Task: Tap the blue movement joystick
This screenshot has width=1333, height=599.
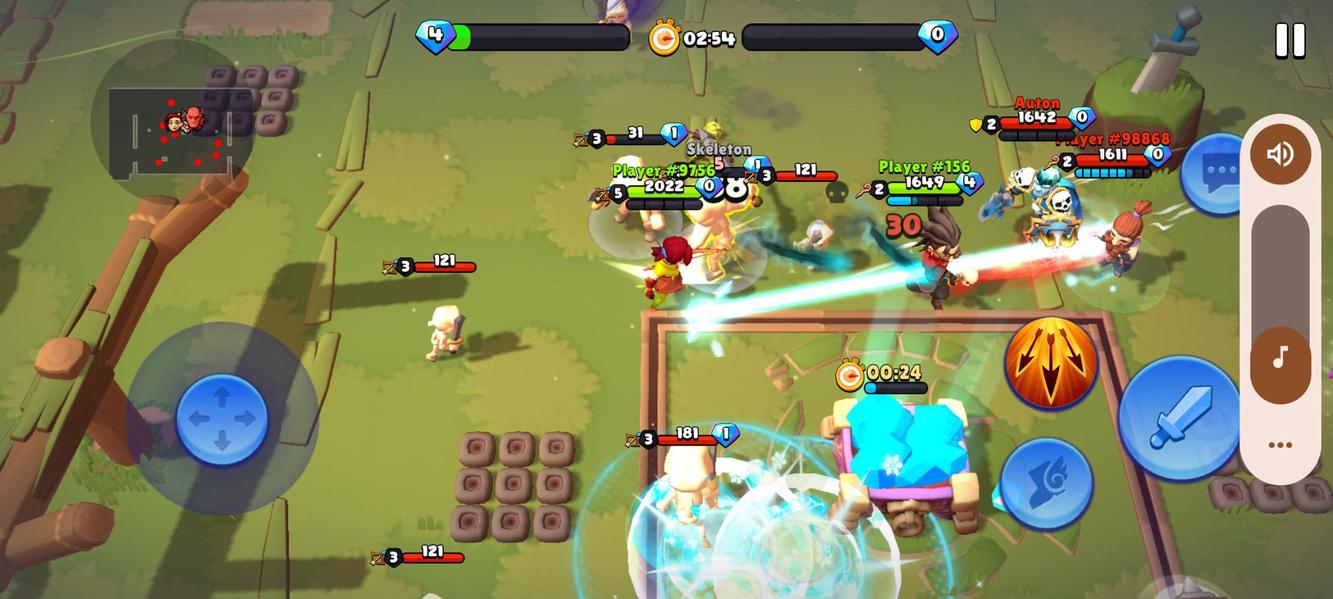Action: (x=222, y=418)
